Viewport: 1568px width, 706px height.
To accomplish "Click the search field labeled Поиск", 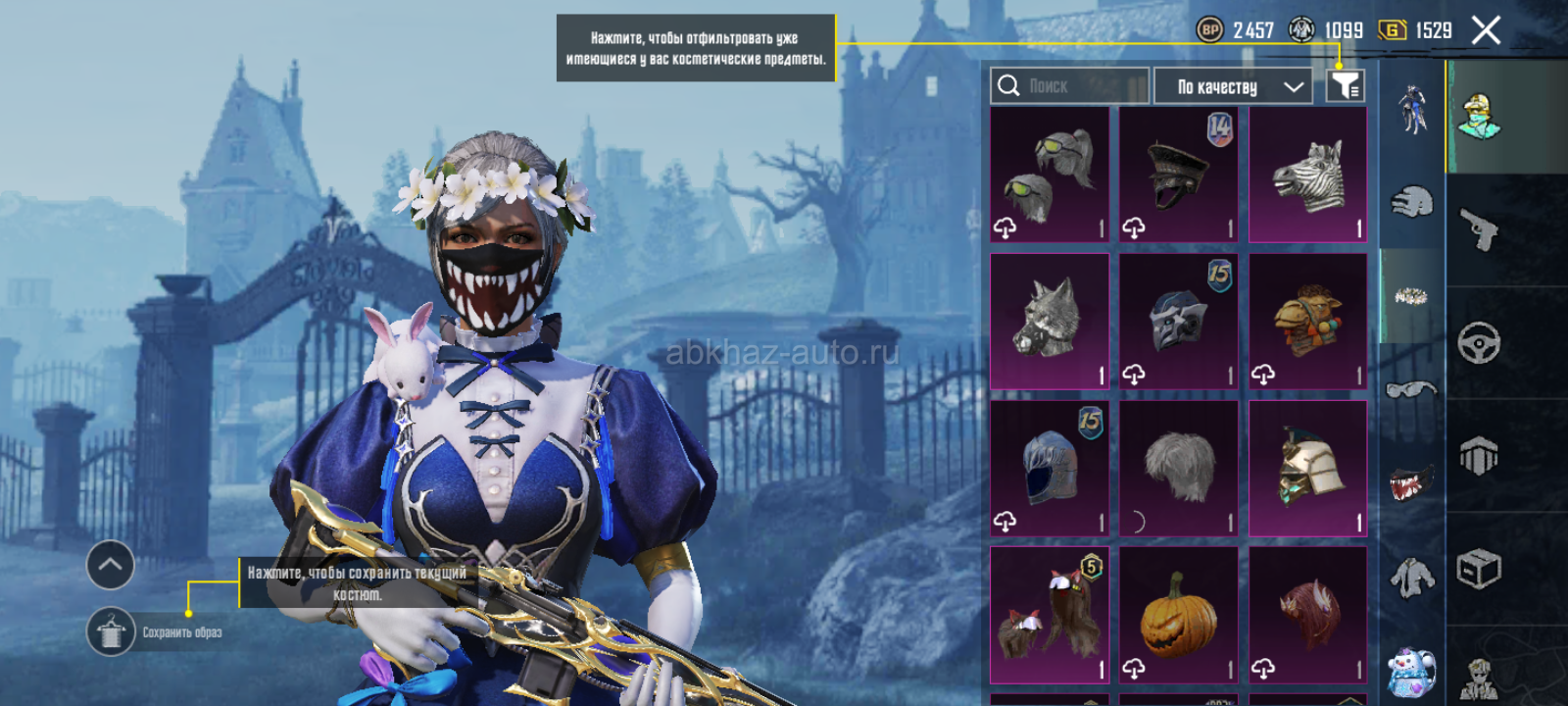I will tap(1068, 86).
